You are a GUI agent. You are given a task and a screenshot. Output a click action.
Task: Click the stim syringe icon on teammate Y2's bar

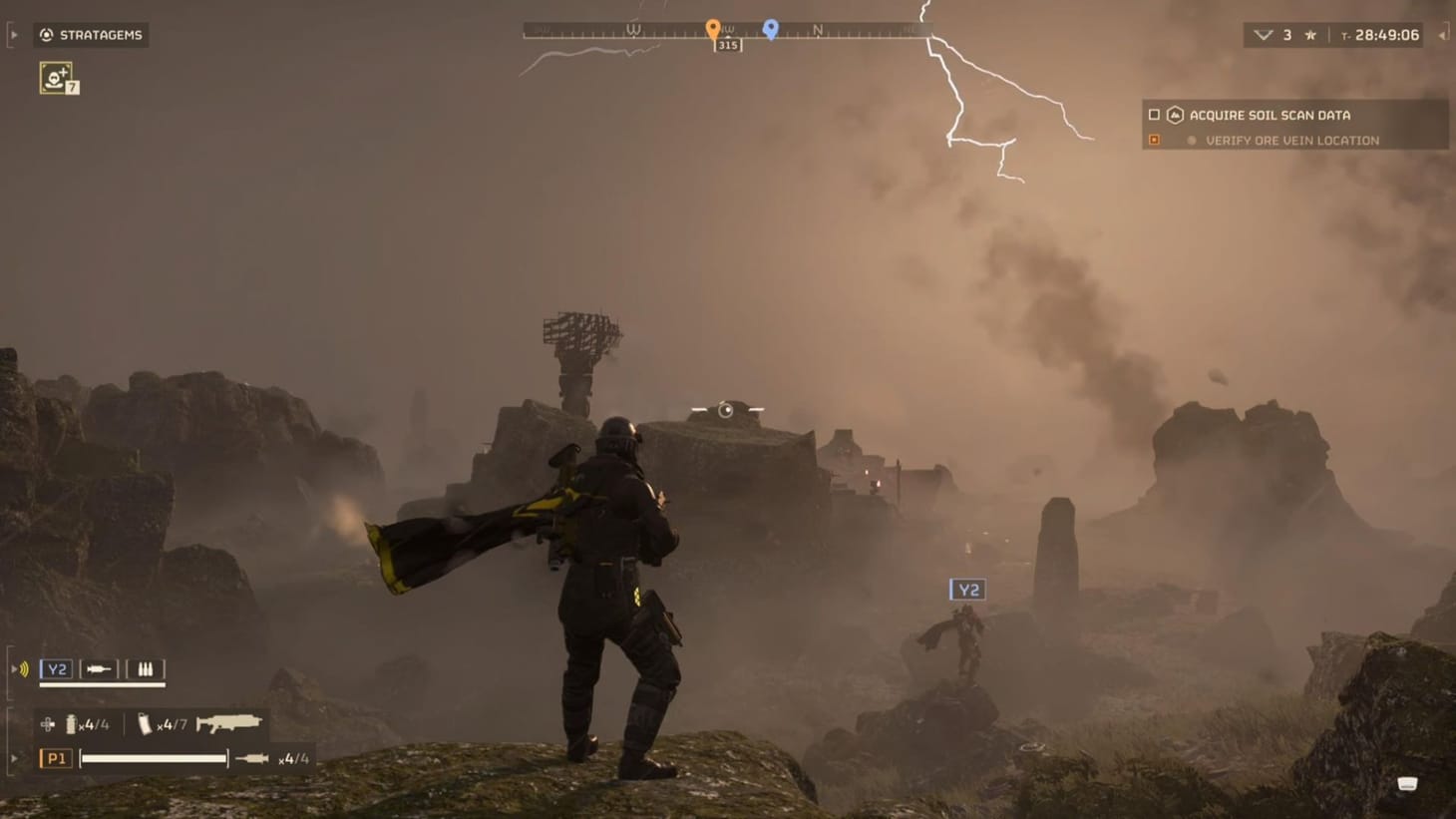point(98,668)
